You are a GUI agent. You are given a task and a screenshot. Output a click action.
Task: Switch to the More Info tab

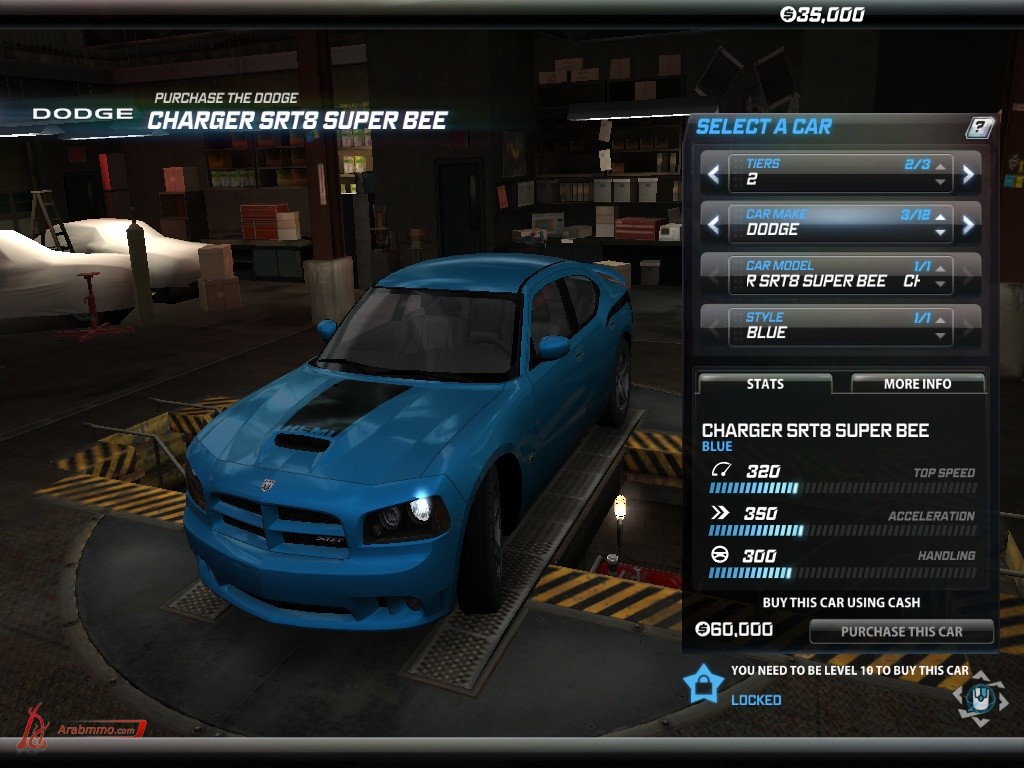pos(917,384)
